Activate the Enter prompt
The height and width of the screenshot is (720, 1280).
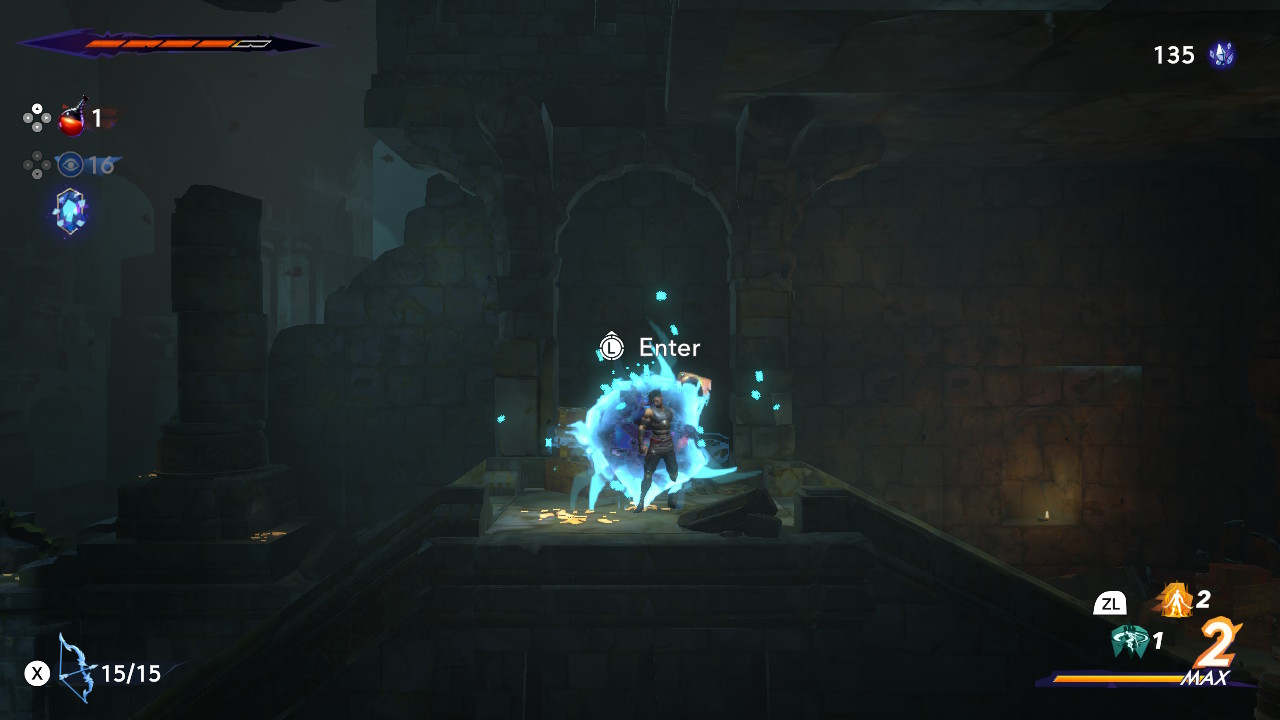tap(669, 348)
